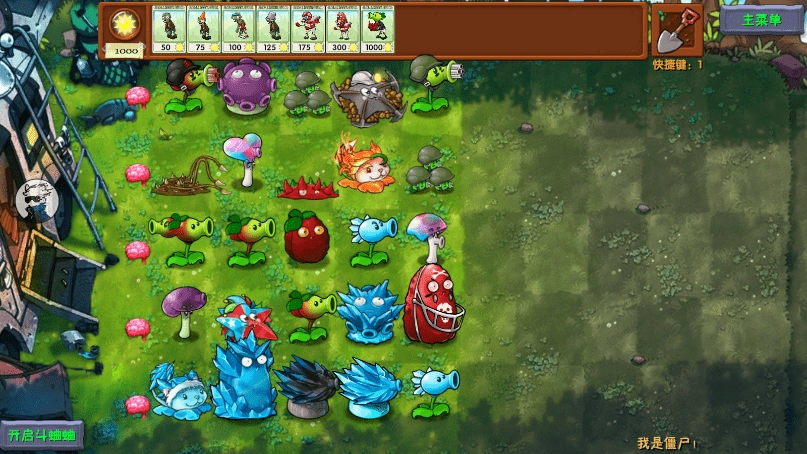Select the 50-sun basic zombie card
Viewport: 807px width, 454px height.
168,29
